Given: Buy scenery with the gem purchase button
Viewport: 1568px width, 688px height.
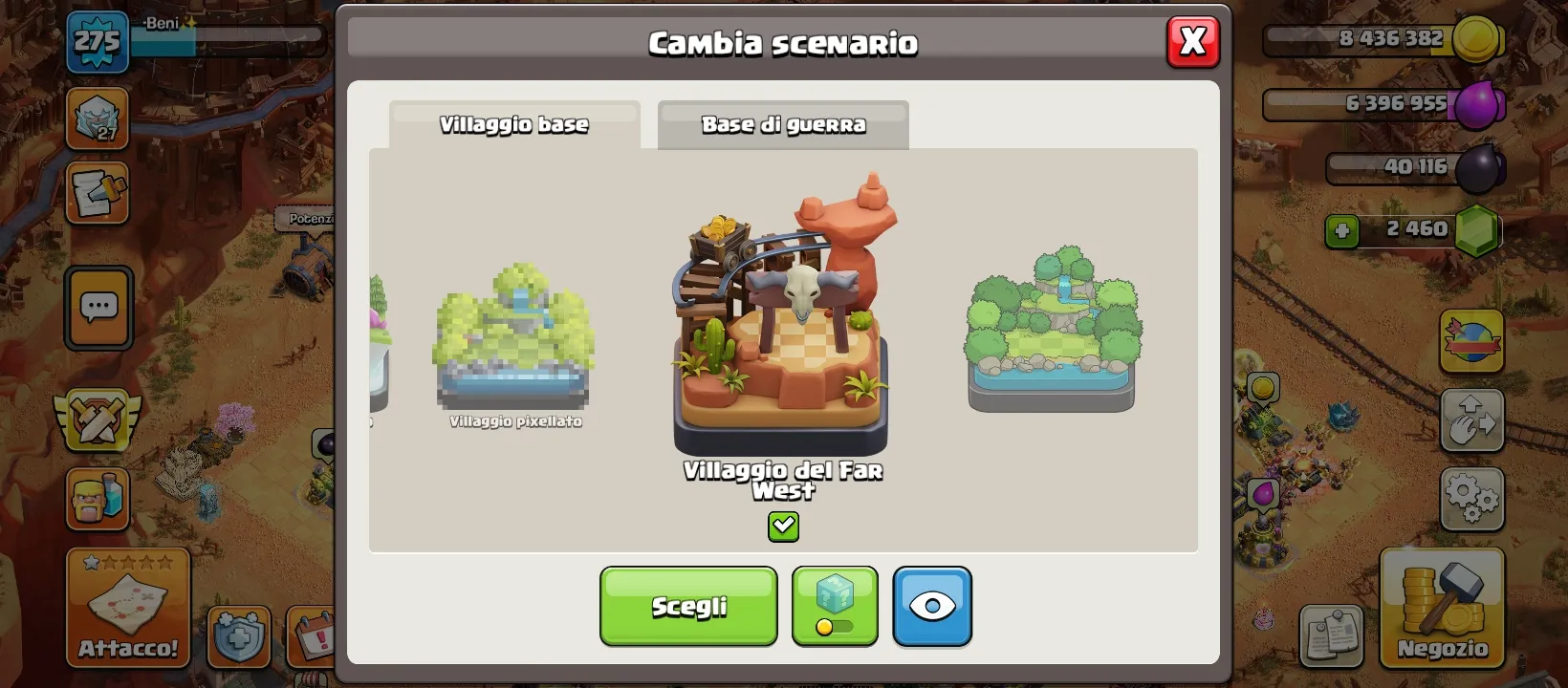Looking at the screenshot, I should click(834, 606).
